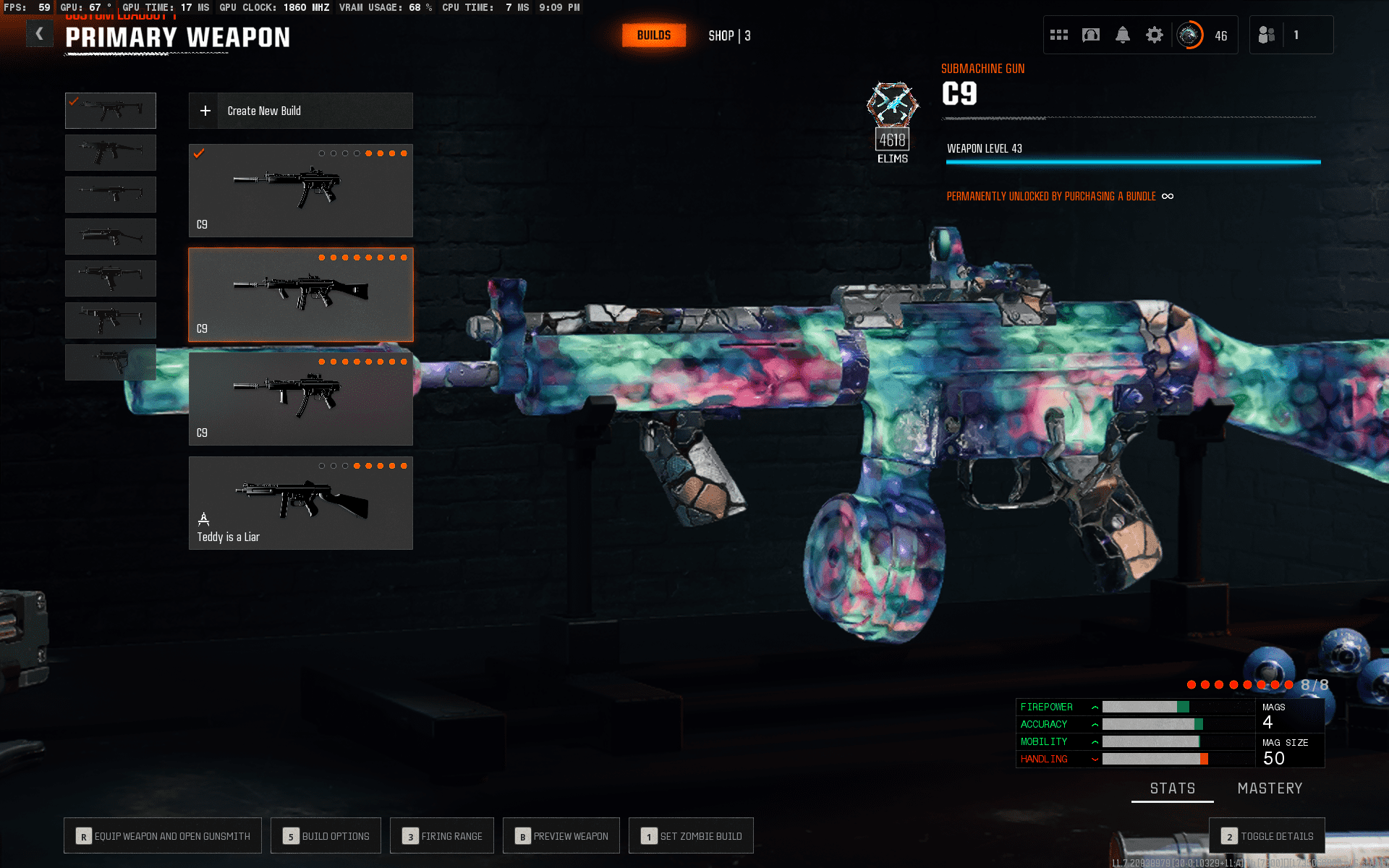Switch to the Builds tab
This screenshot has height=868, width=1389.
[653, 35]
